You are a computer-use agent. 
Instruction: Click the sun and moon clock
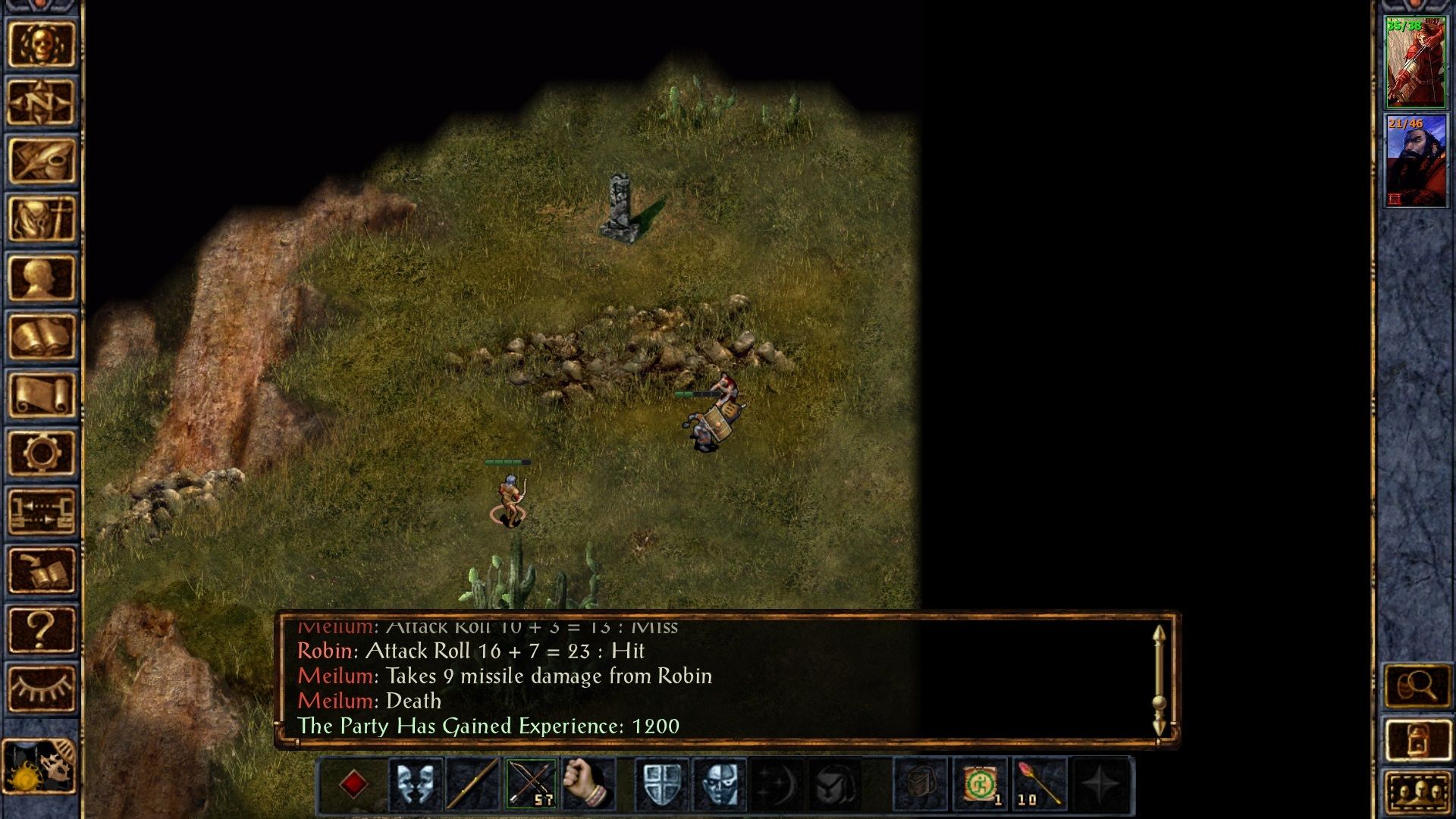click(39, 766)
